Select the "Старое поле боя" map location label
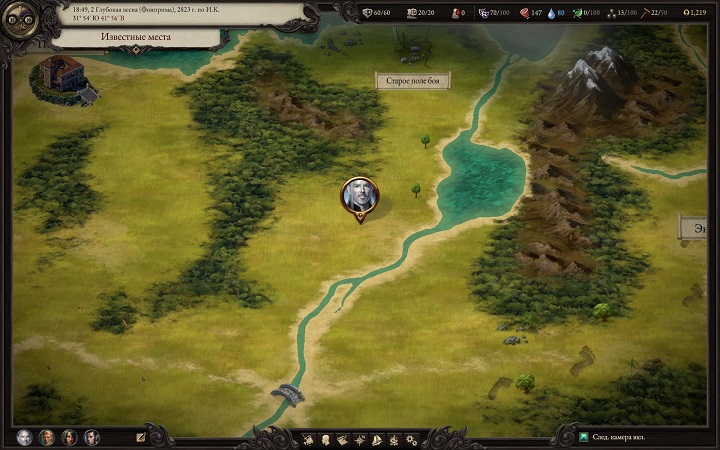720x450 pixels. (x=414, y=80)
